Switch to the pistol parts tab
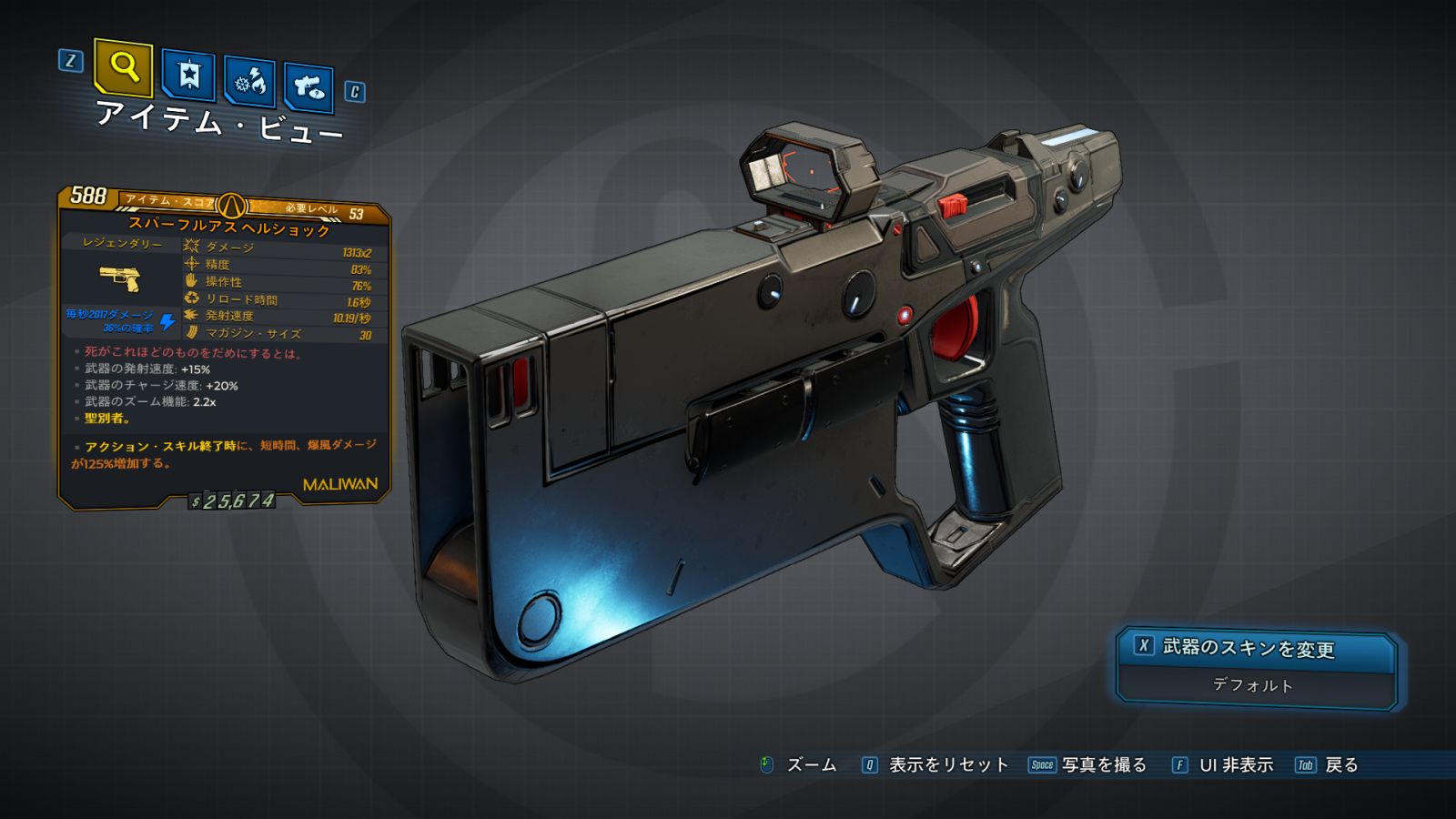 308,87
